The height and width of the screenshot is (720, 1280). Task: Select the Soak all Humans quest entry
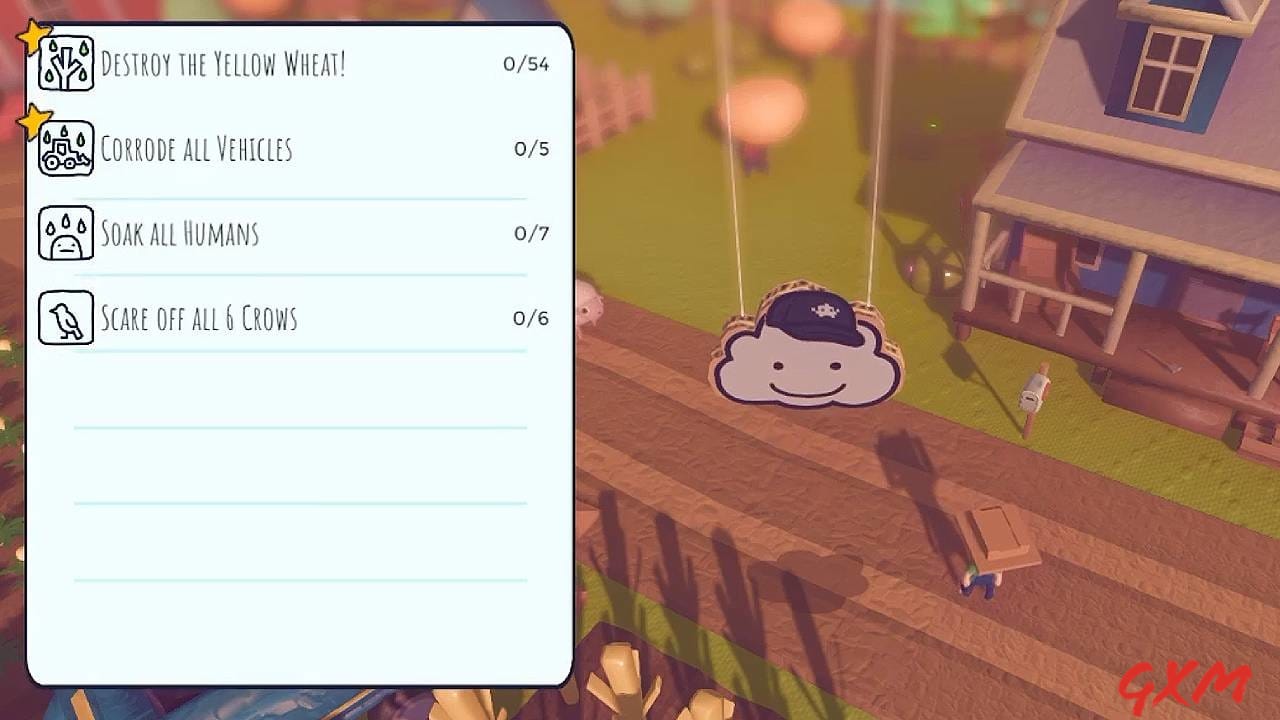(178, 233)
